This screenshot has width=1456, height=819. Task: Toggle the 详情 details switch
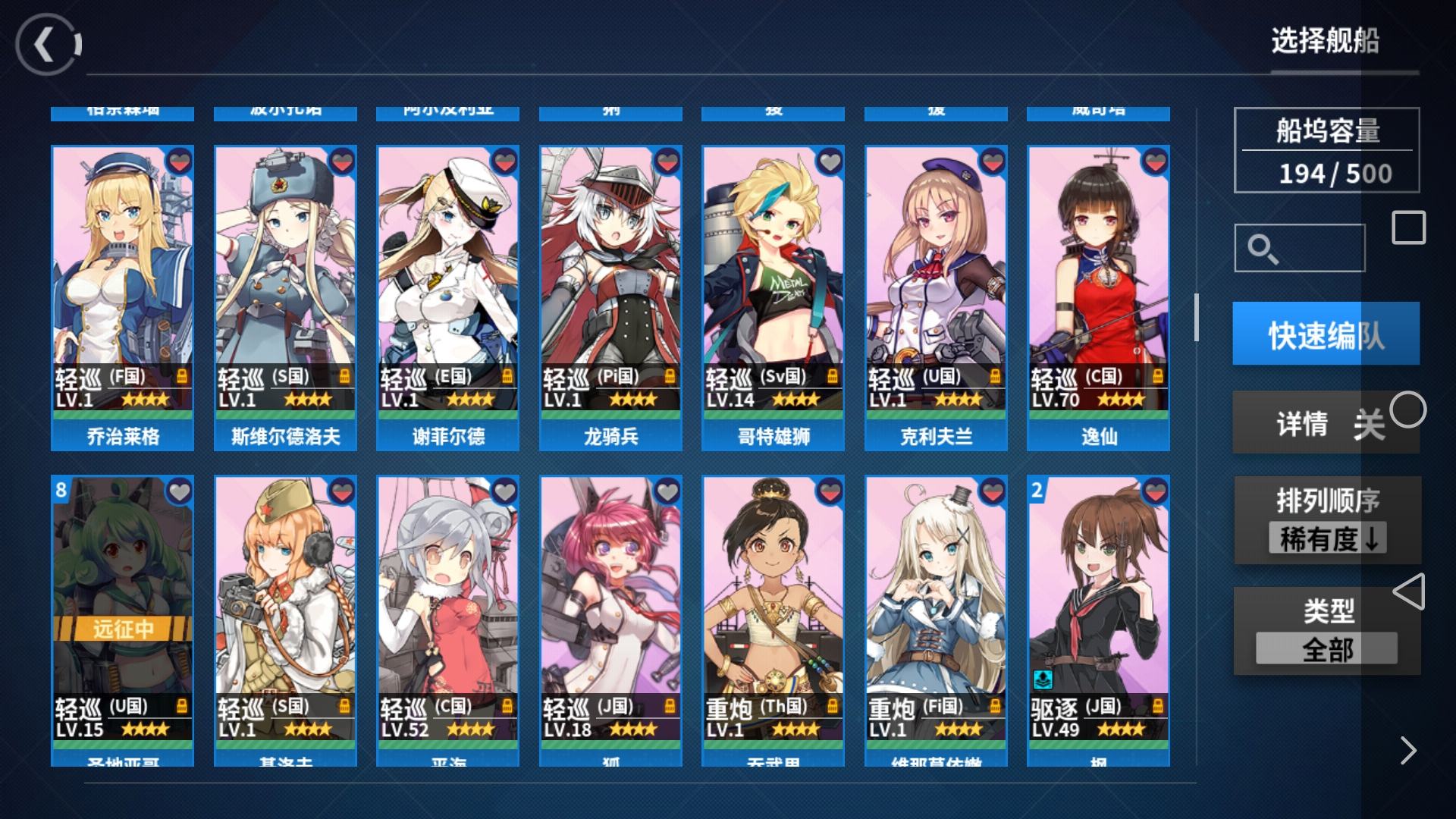[1327, 423]
